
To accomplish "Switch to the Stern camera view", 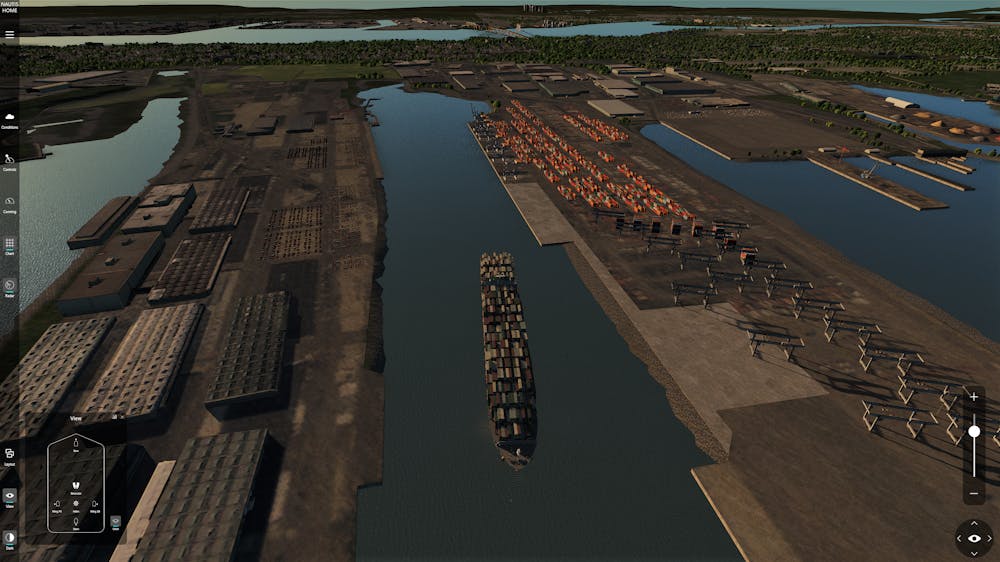I will coord(76,522).
